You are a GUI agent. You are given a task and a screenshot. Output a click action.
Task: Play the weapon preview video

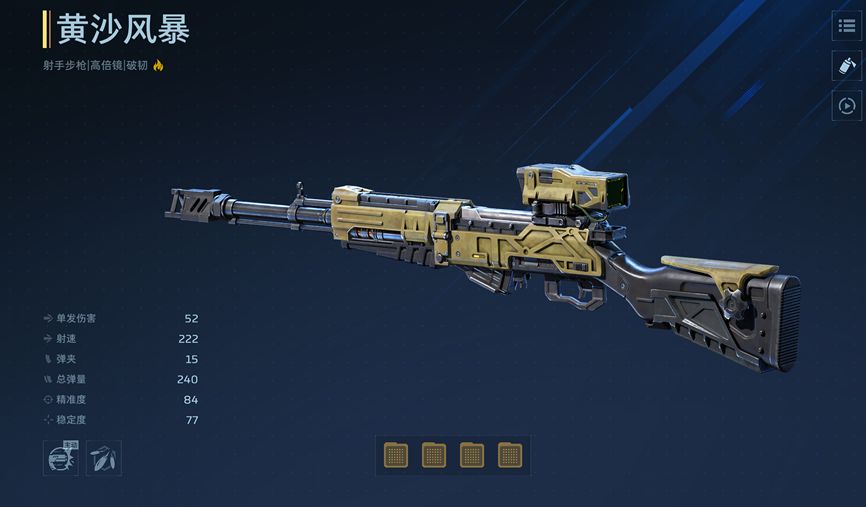click(846, 105)
